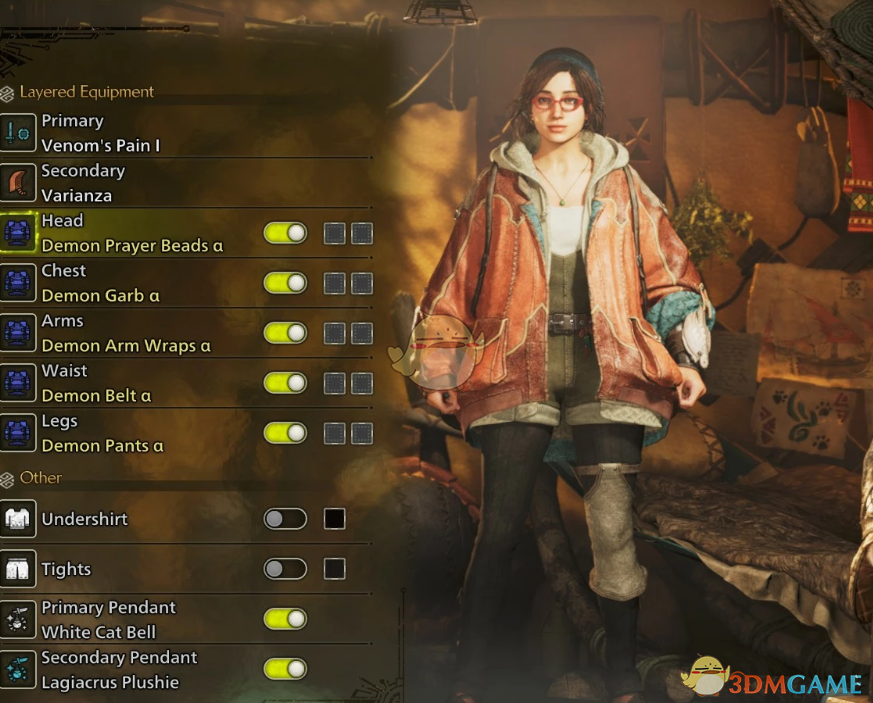Toggle the Waist armor display switch
The image size is (873, 703).
pos(285,383)
